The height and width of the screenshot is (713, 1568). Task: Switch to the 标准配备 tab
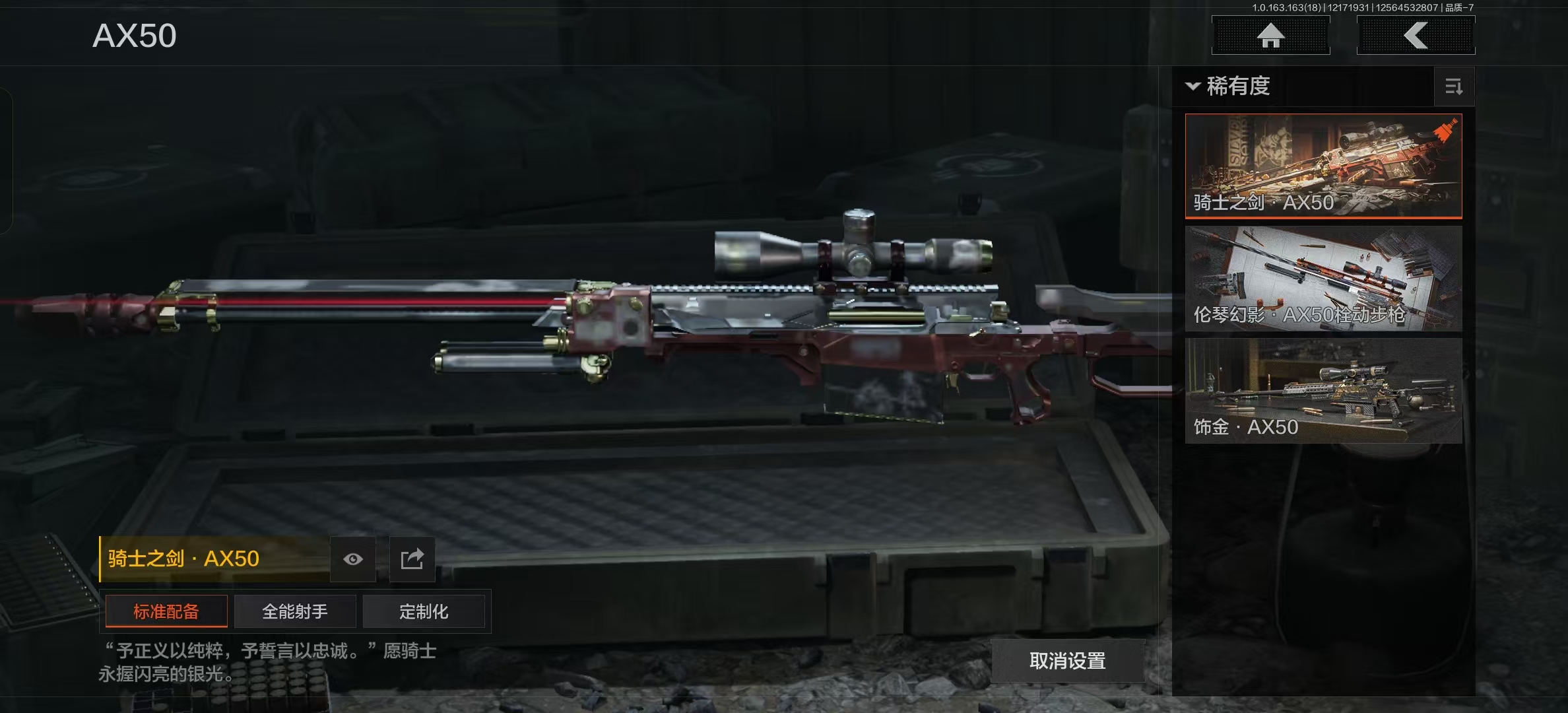pos(166,611)
